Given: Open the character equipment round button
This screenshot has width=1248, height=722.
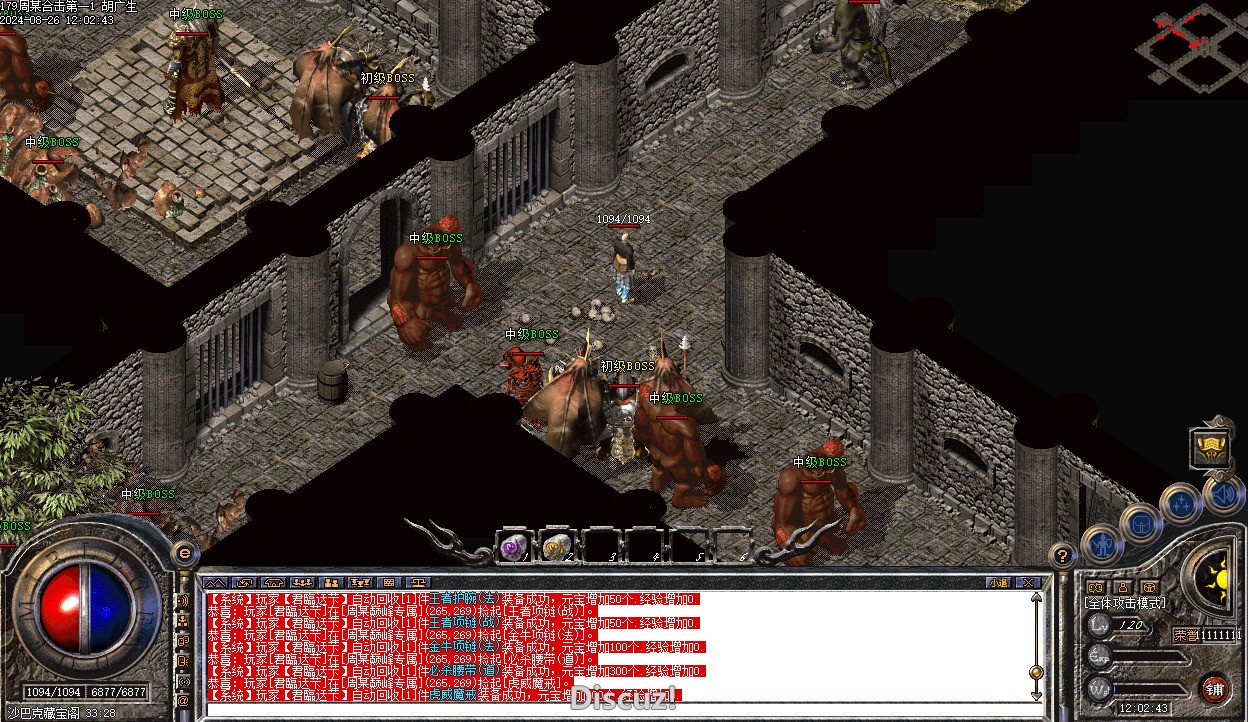Looking at the screenshot, I should [x=1101, y=545].
